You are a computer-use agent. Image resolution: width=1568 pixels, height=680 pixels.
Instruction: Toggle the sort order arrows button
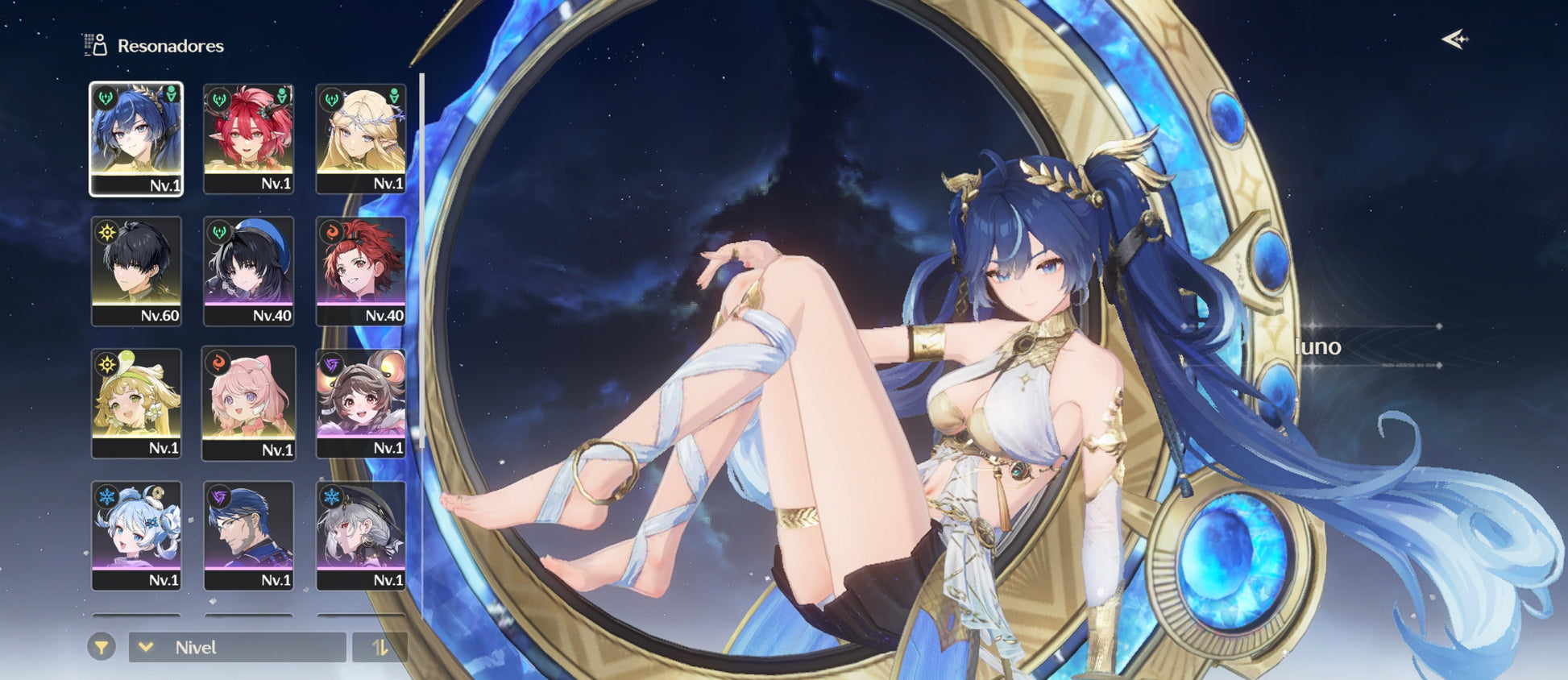click(x=380, y=647)
